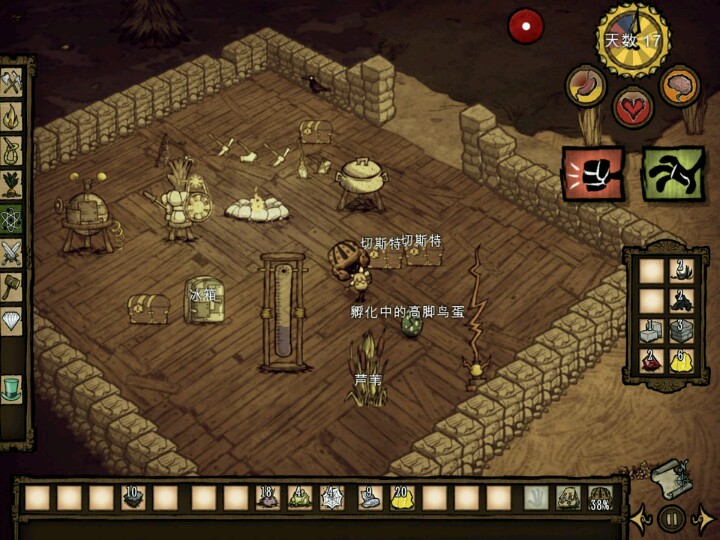
Task: Open the Structures hammer crafting tab
Action: (12, 287)
